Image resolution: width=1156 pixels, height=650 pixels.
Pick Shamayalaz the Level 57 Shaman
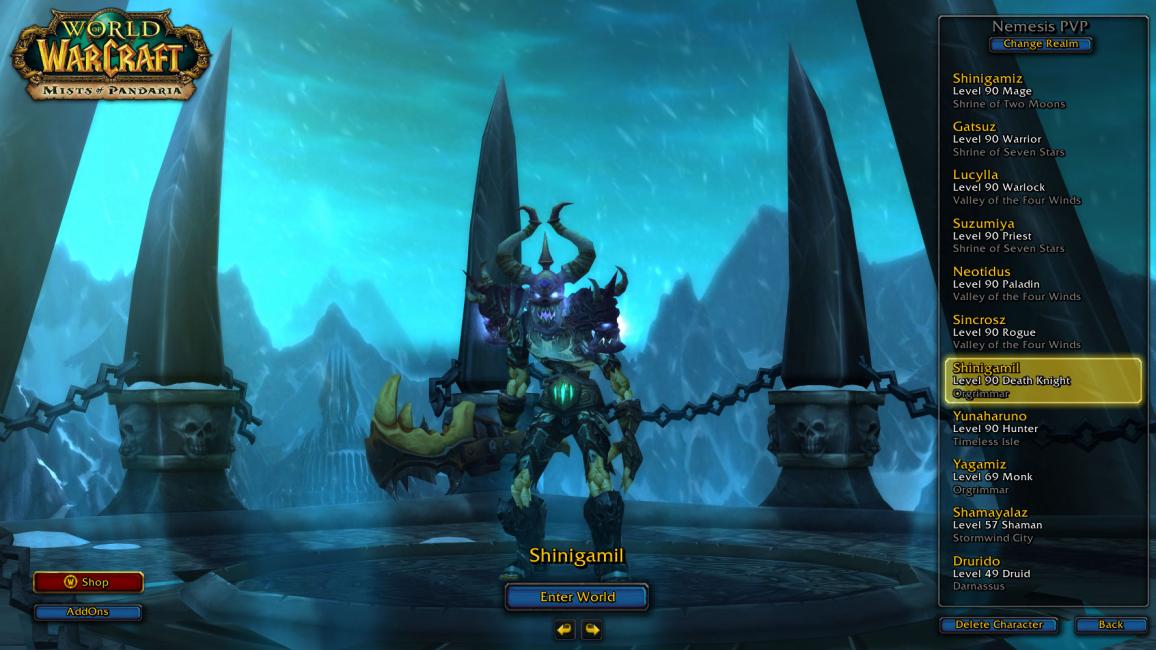point(1040,525)
